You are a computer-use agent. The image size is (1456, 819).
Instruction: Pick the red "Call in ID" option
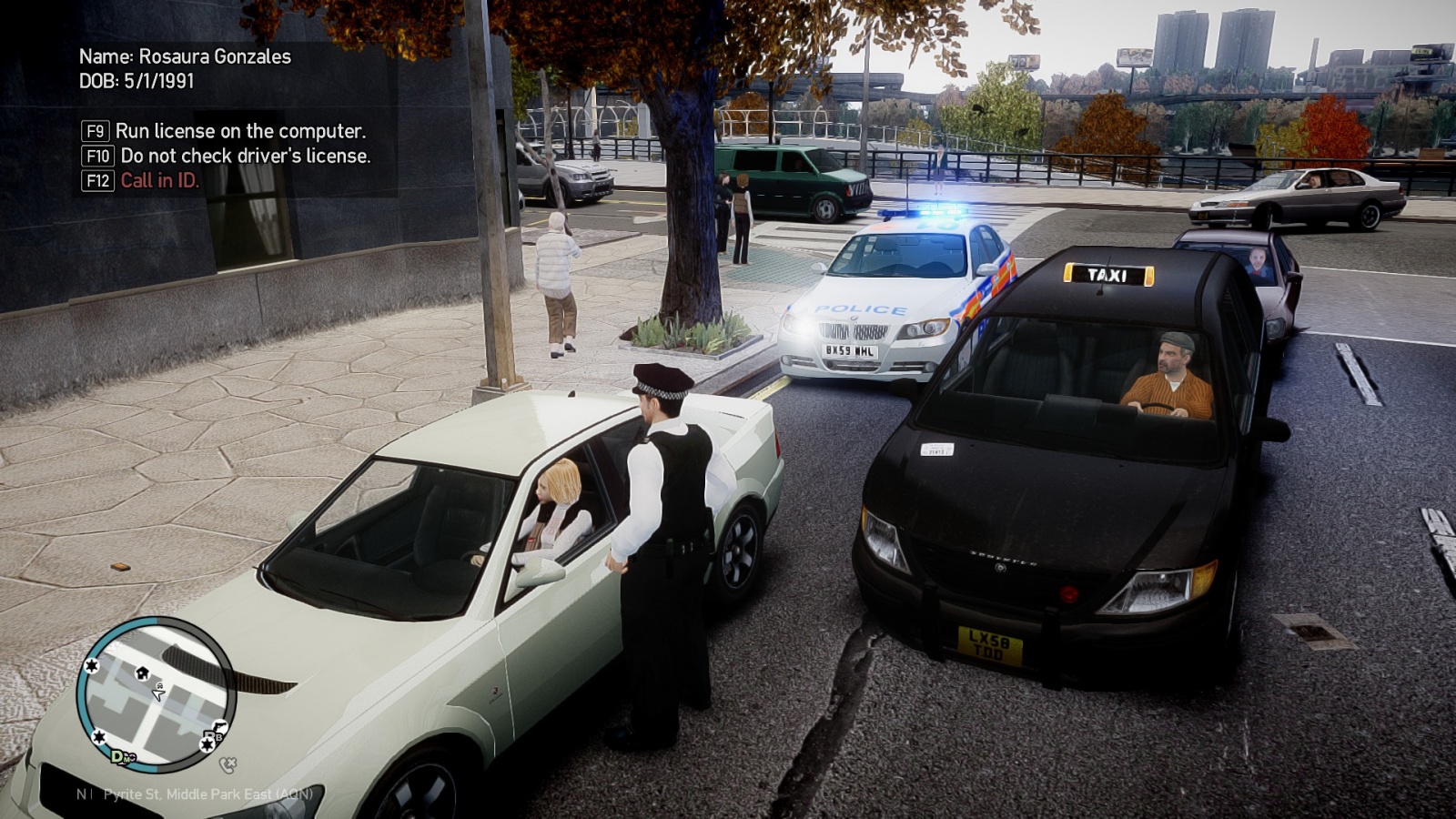(x=159, y=180)
